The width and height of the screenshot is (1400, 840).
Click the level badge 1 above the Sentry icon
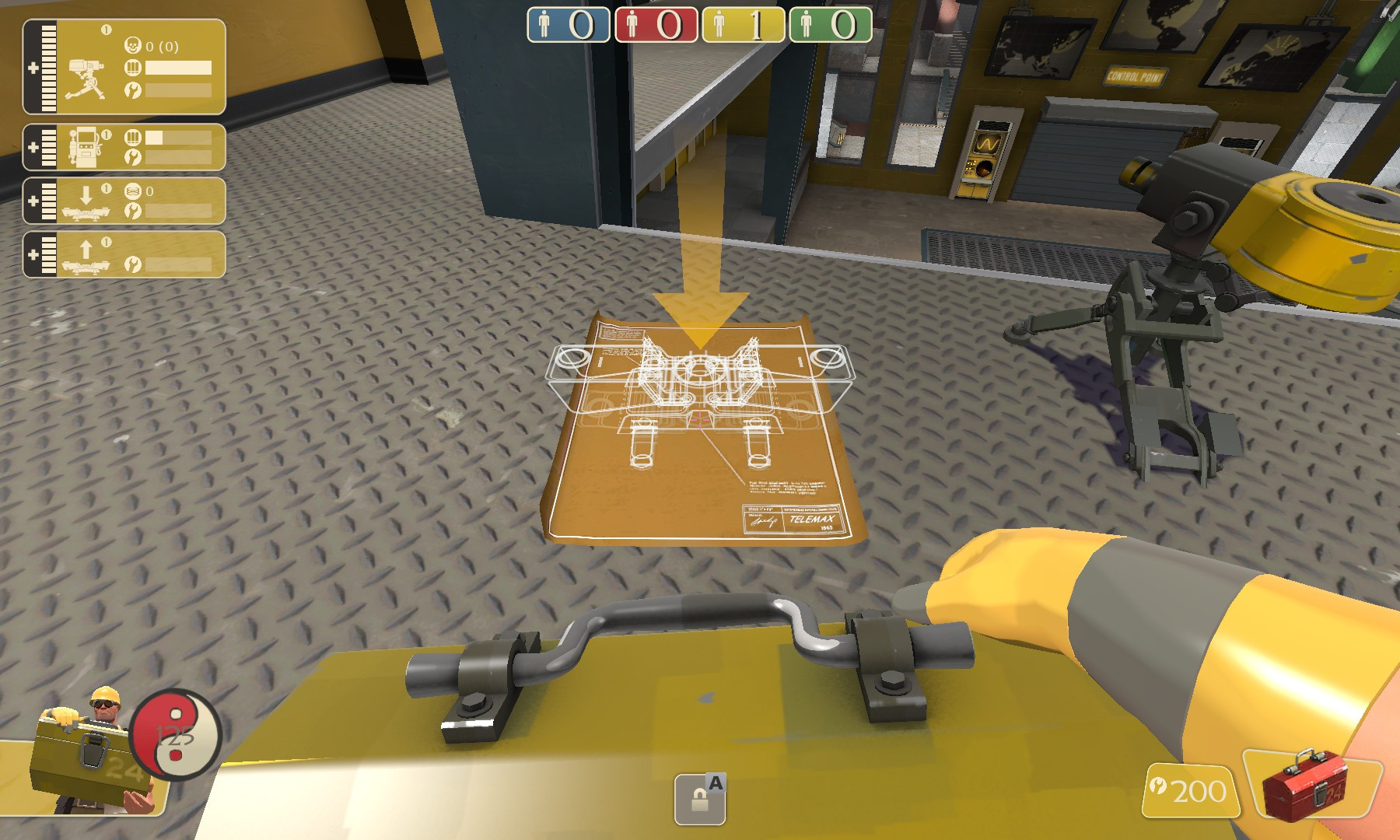[x=106, y=29]
